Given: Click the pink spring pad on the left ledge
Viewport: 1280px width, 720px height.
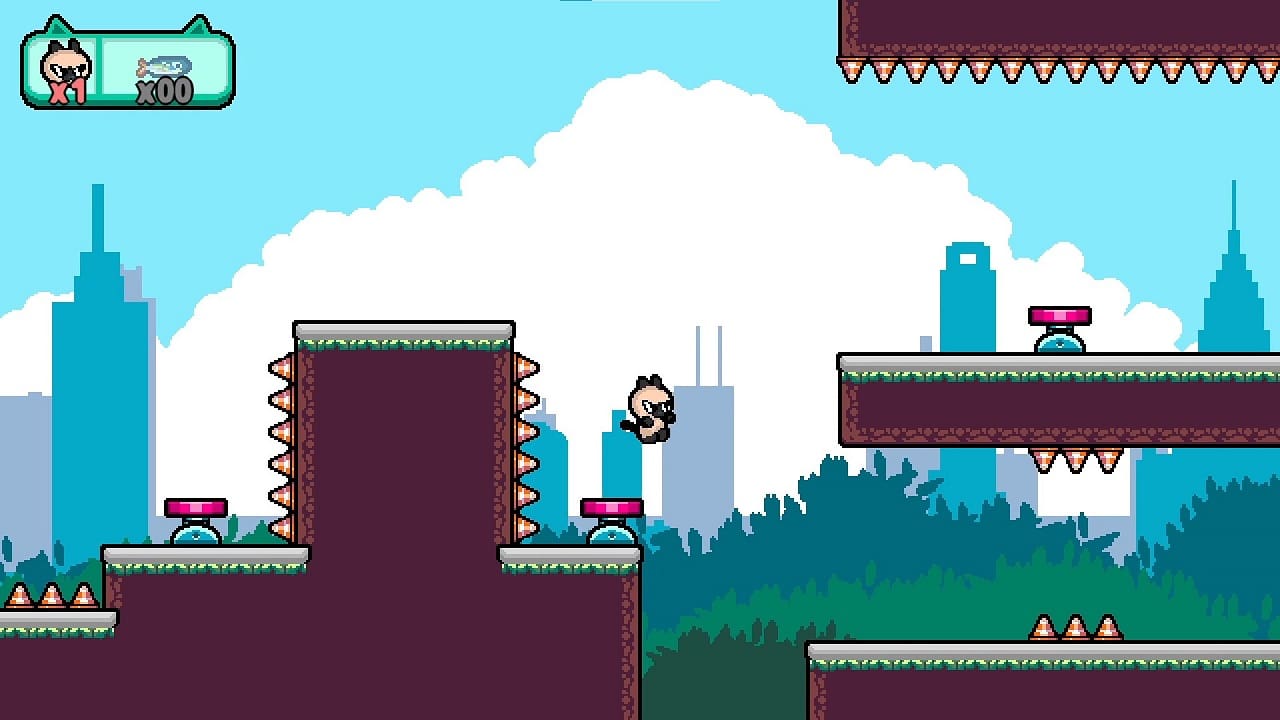Looking at the screenshot, I should (x=194, y=507).
